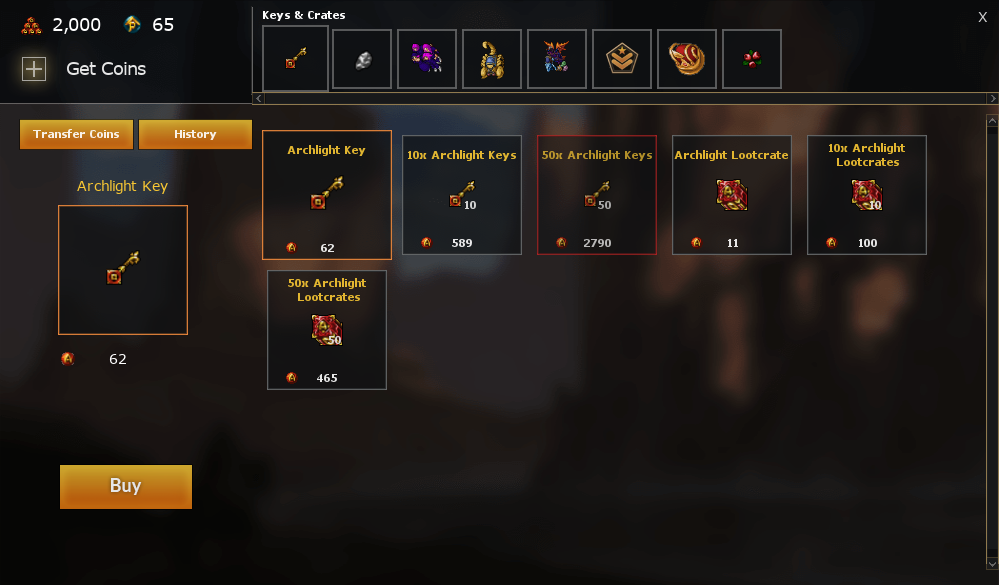Screen dimensions: 999x585
Task: Click the category bar's right scroll arrow
Action: click(992, 98)
